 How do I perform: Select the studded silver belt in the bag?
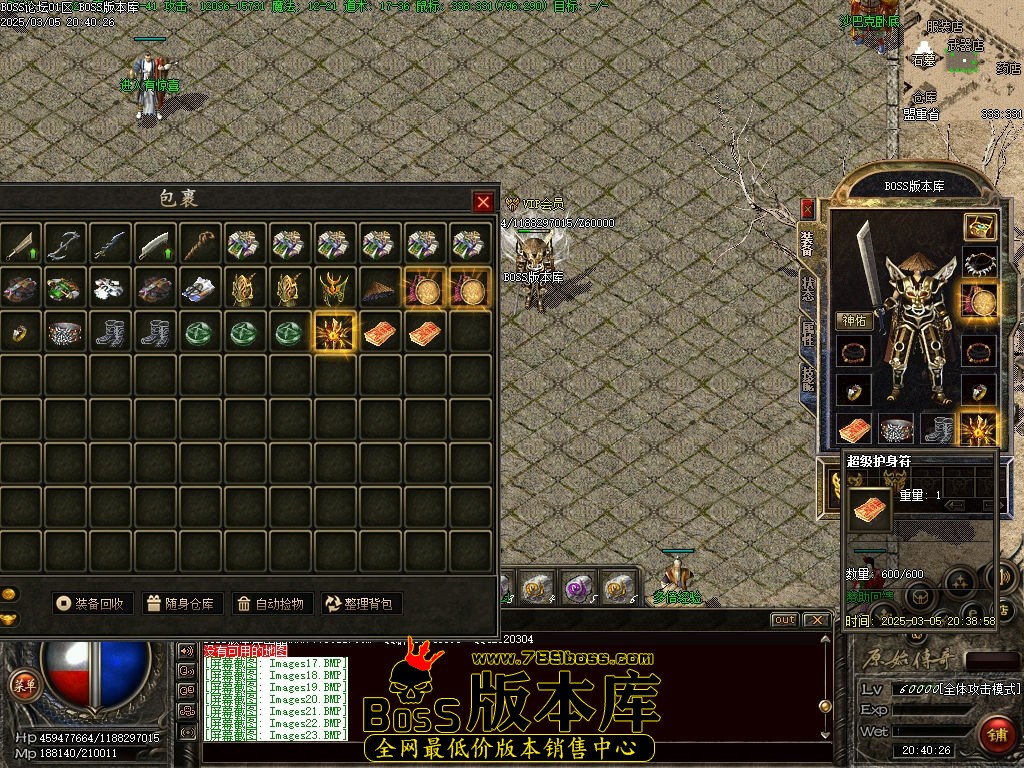(x=64, y=333)
